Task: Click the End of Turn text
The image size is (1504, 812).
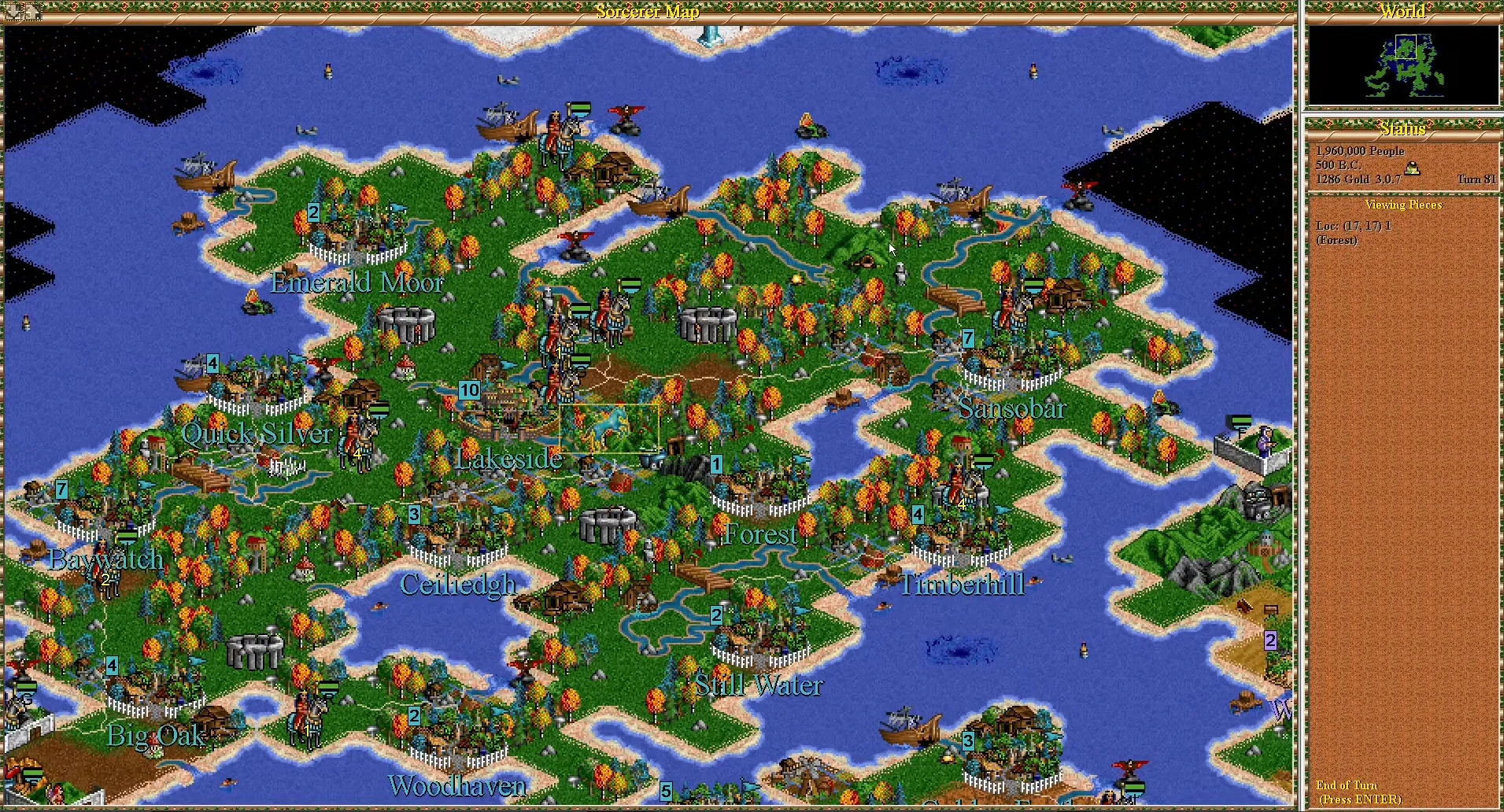Action: 1346,785
